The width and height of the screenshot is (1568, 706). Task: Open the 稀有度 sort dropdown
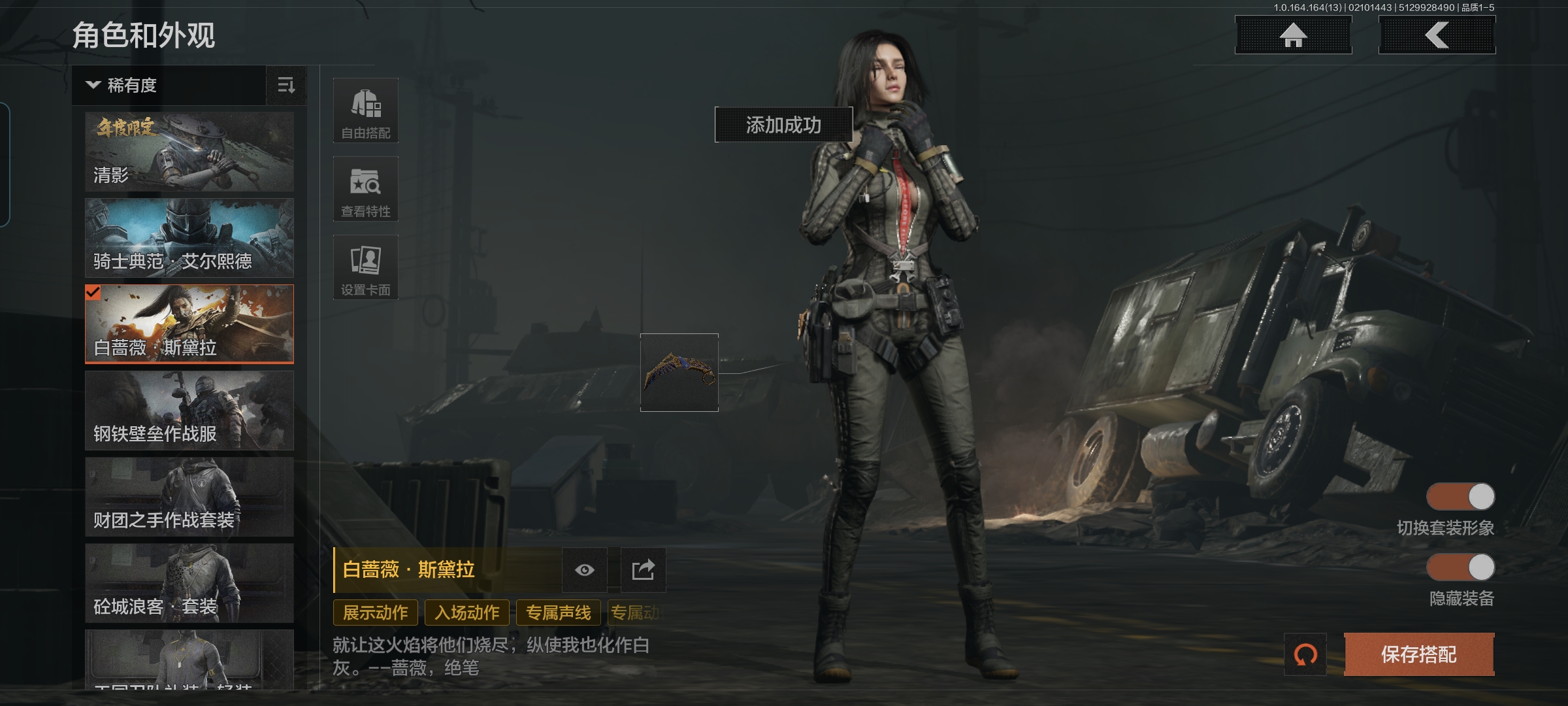coord(169,86)
